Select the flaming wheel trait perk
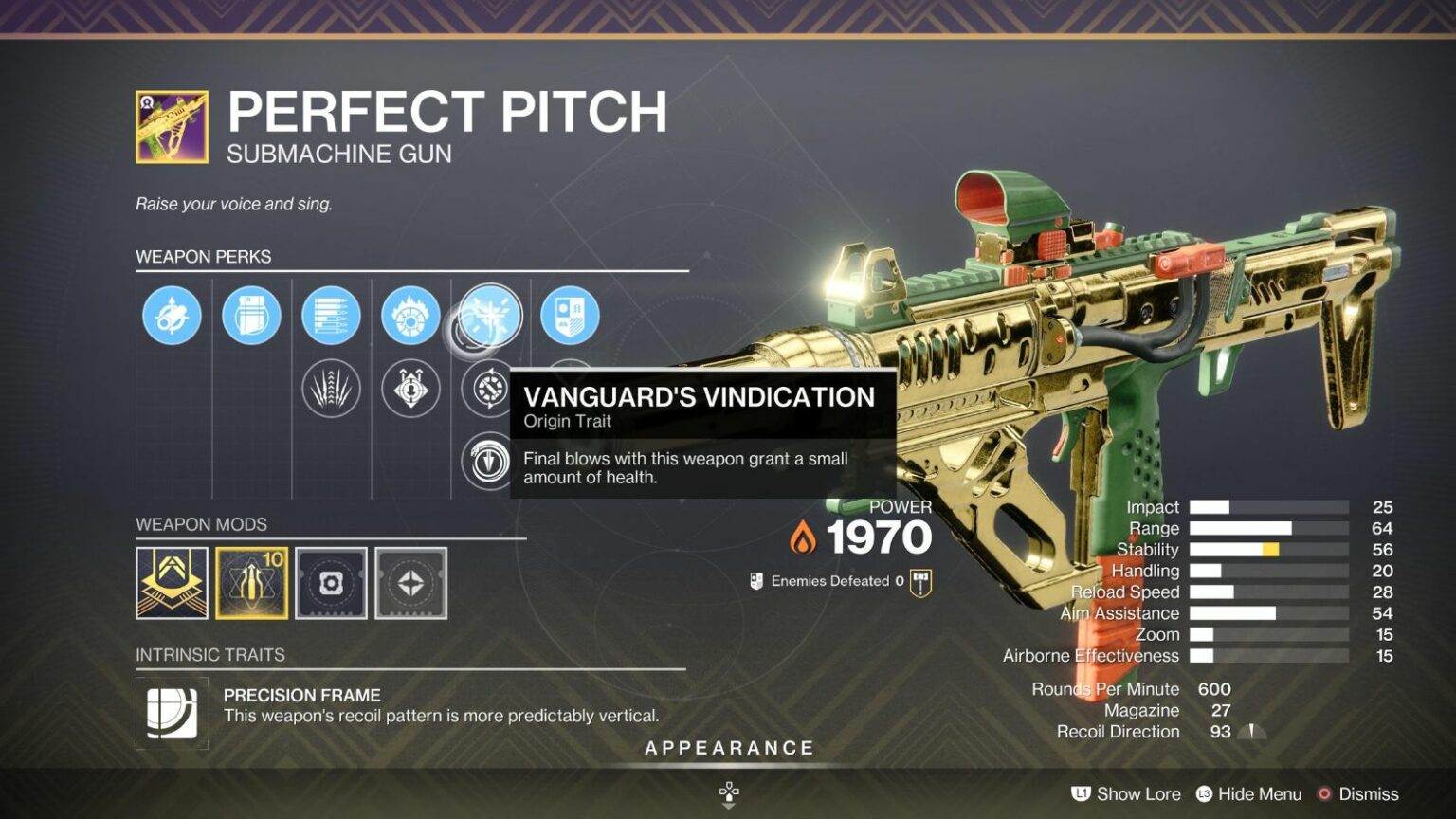The width and height of the screenshot is (1456, 819). point(410,318)
